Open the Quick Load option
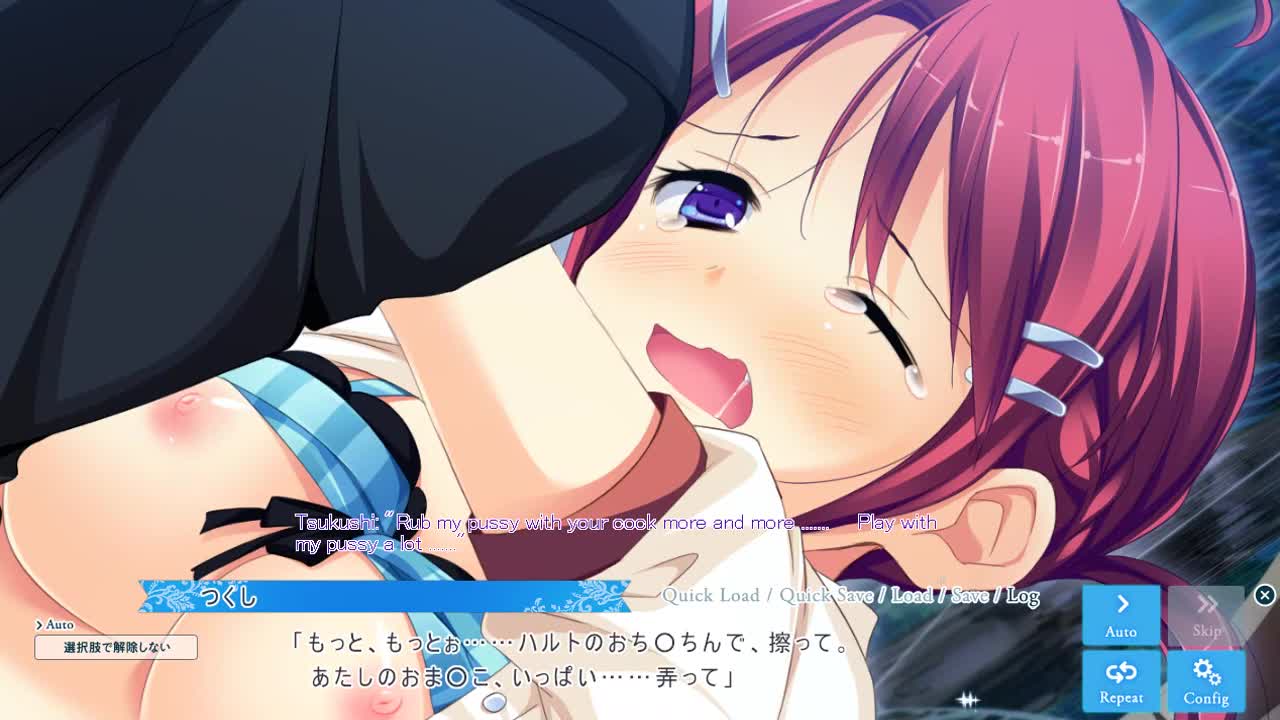1280x720 pixels. [711, 596]
